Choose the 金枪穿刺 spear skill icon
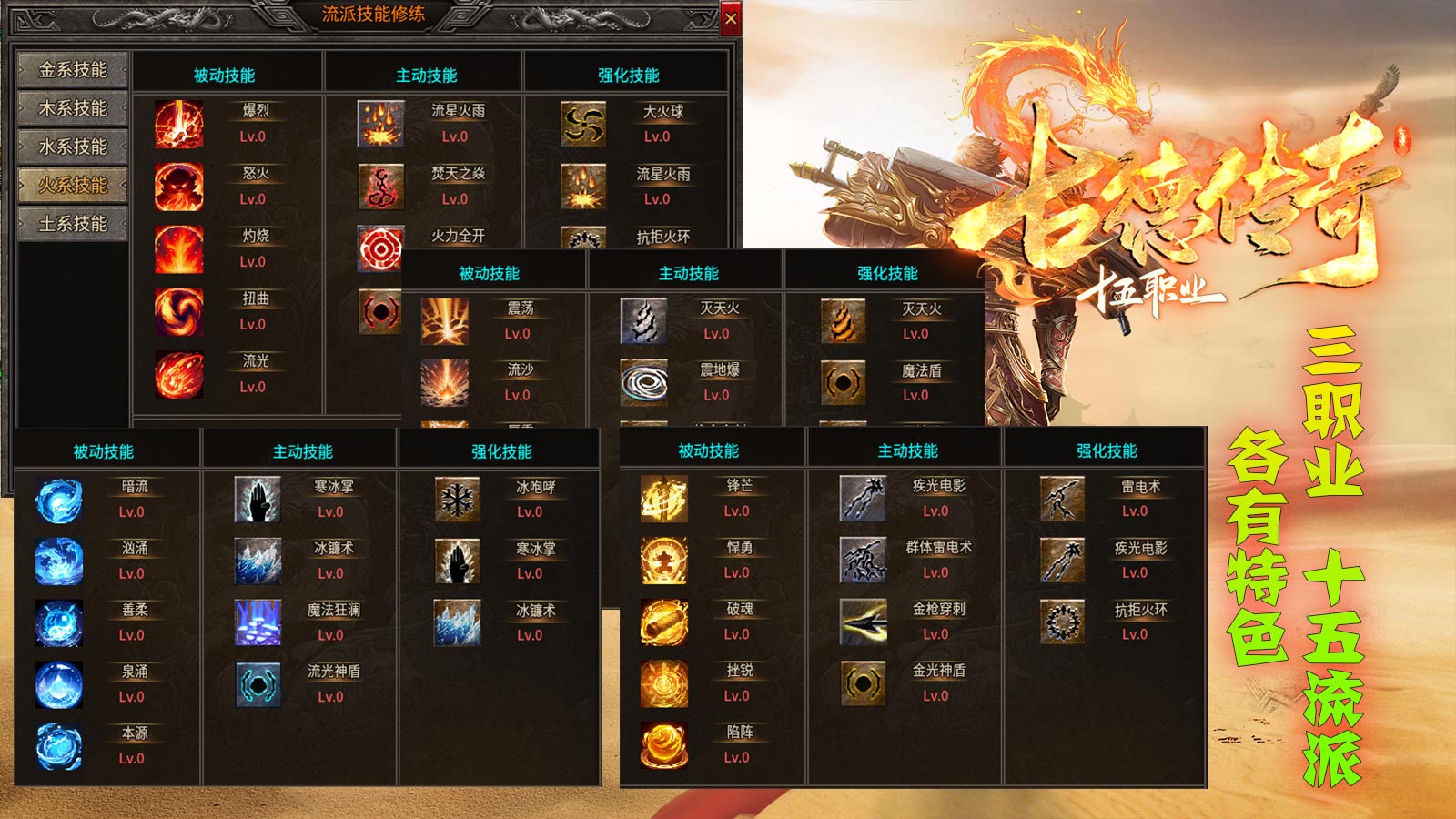The height and width of the screenshot is (819, 1456). [863, 622]
